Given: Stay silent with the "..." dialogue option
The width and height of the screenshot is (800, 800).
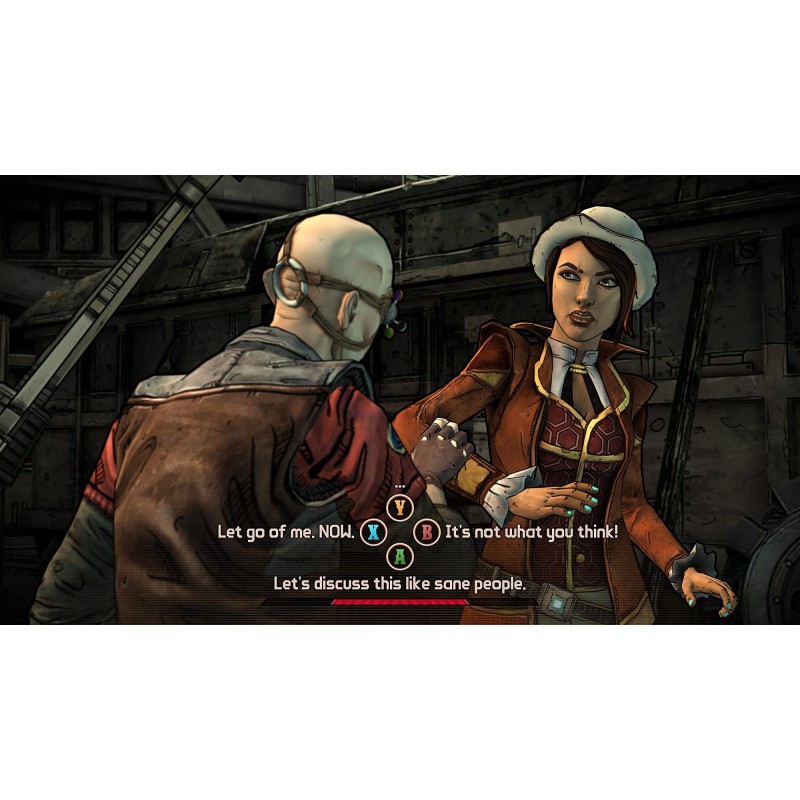Looking at the screenshot, I should (400, 506).
